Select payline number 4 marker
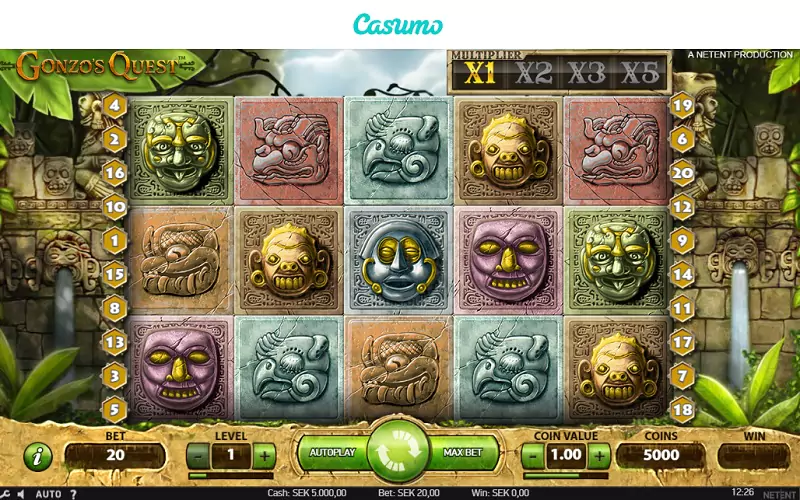The width and height of the screenshot is (800, 500). 114,105
